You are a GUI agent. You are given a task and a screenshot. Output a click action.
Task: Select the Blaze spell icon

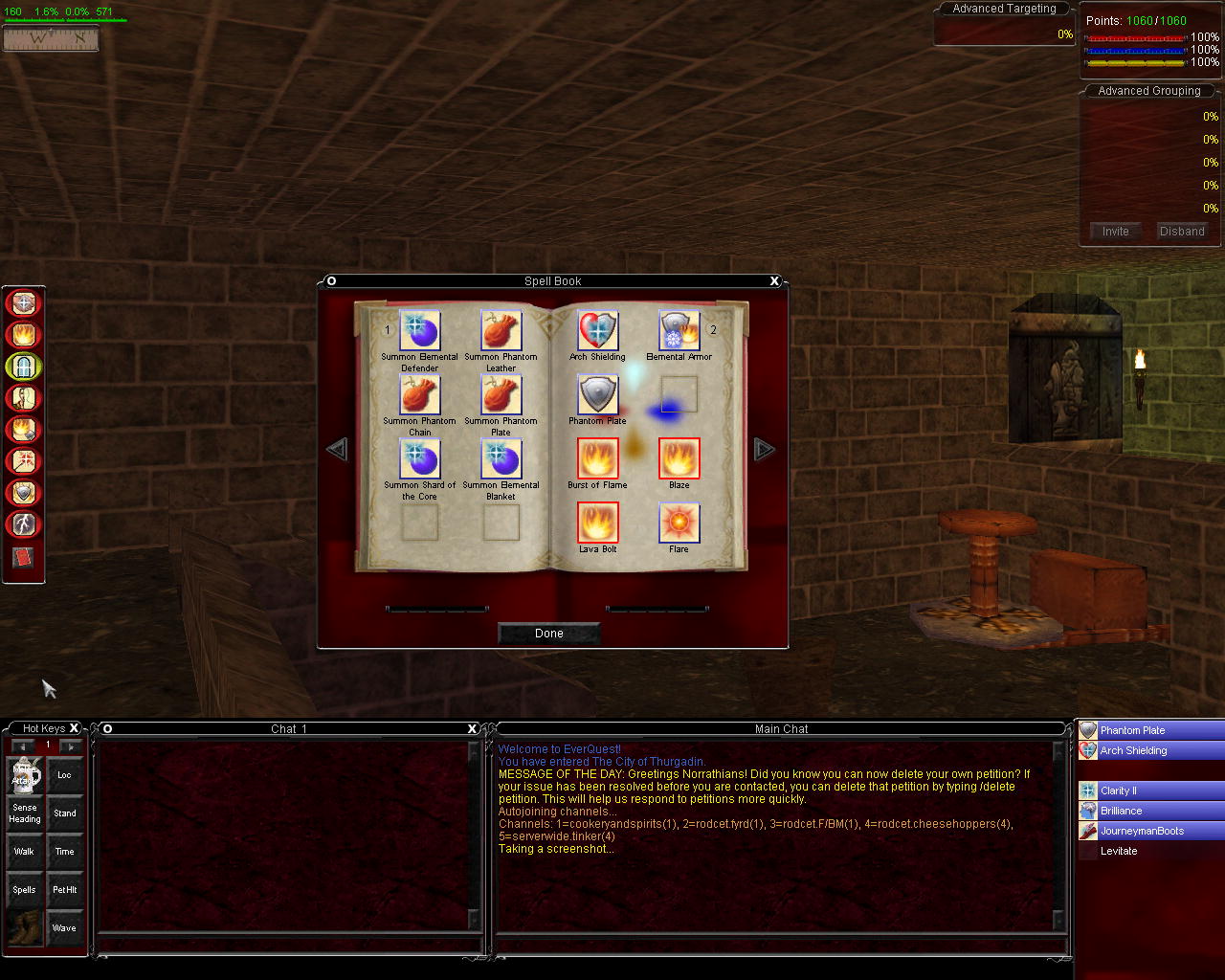tap(679, 458)
